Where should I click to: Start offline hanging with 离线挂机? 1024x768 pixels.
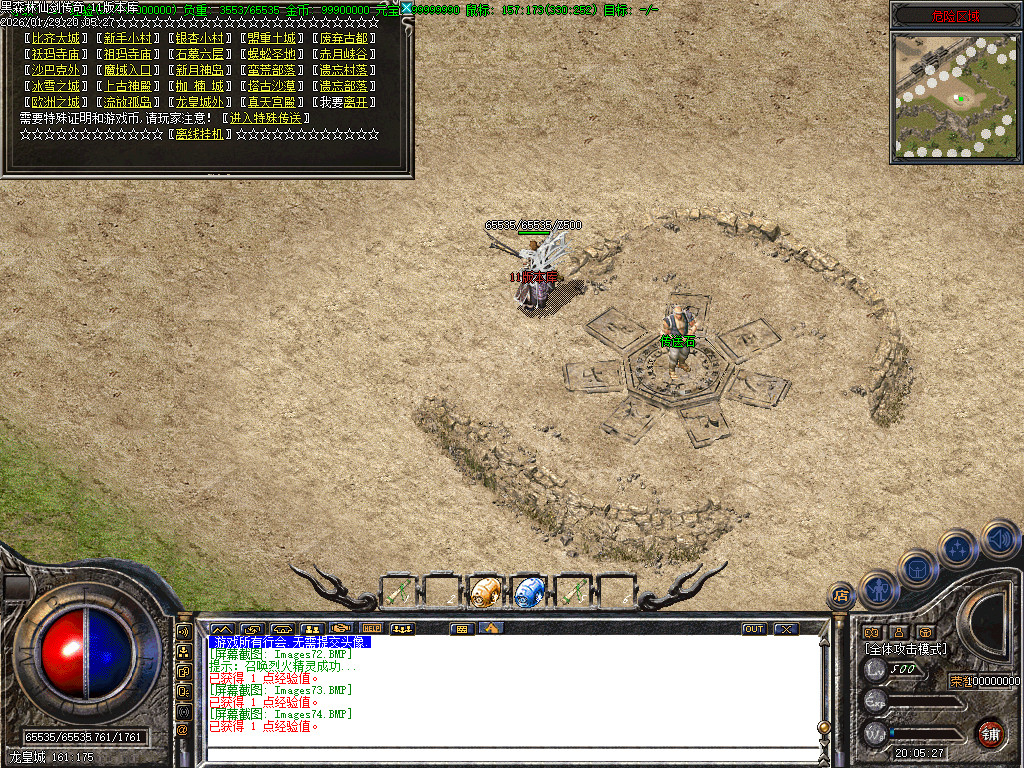click(x=199, y=134)
